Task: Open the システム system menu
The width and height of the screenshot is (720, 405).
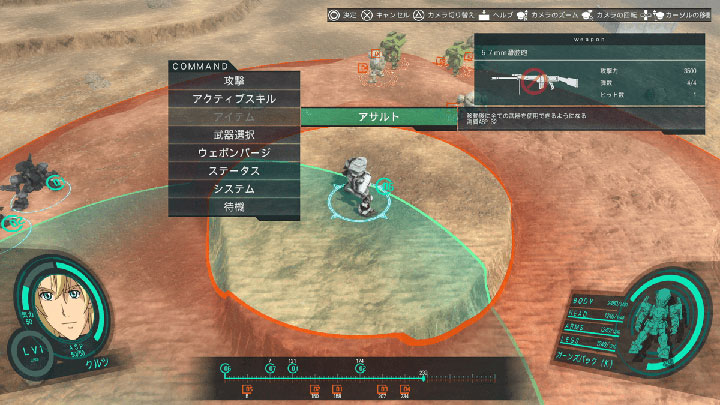Action: coord(234,189)
